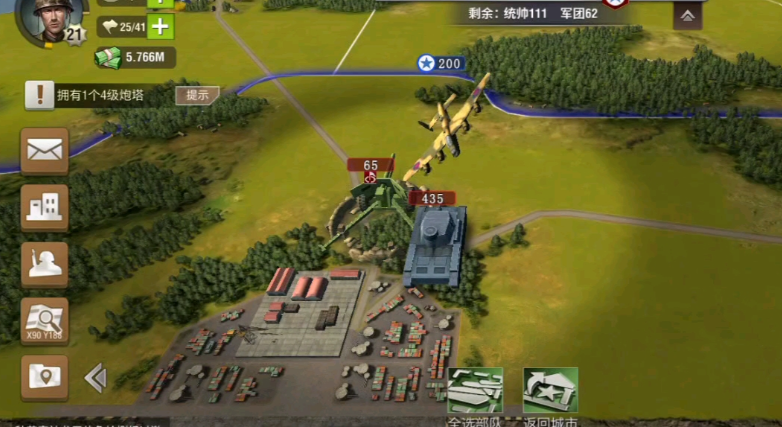This screenshot has width=782, height=427.
Task: Tap the 提示 hint button
Action: point(197,95)
